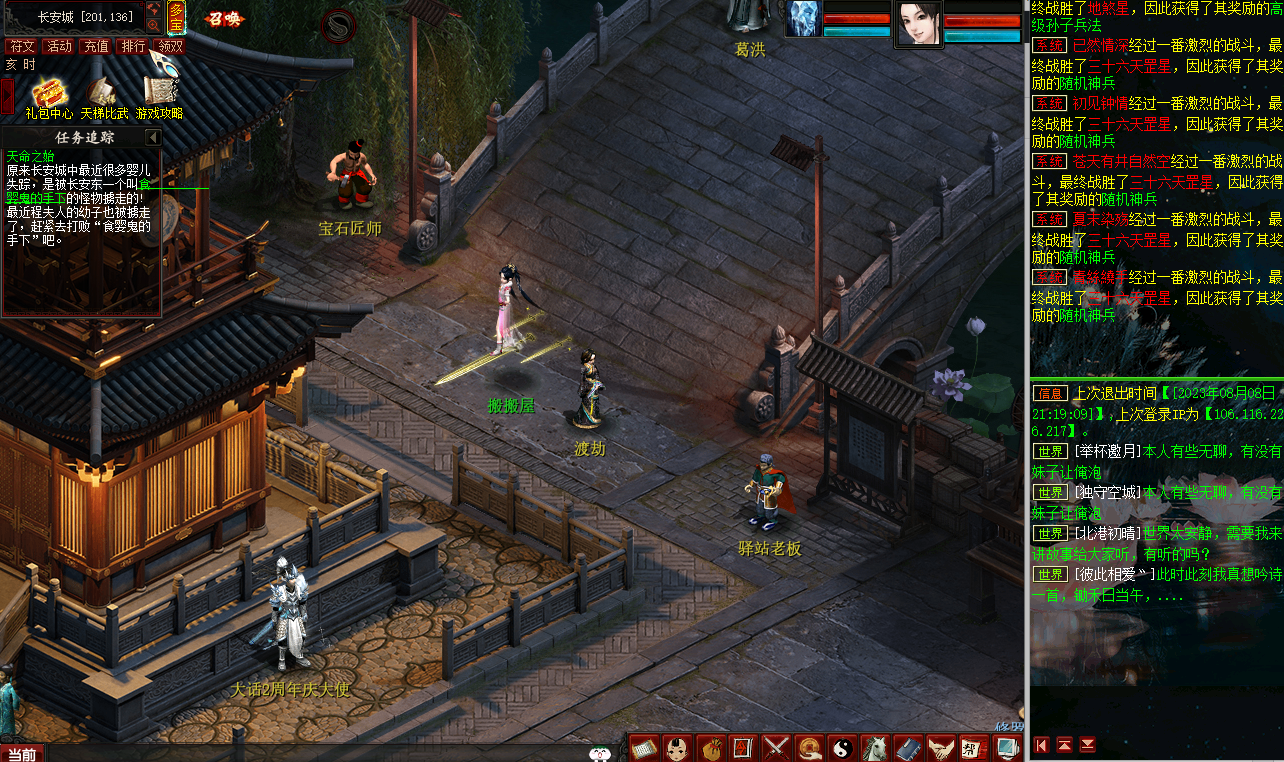Collapse the 任务追踪 quest tracker panel
The image size is (1284, 762).
click(153, 137)
